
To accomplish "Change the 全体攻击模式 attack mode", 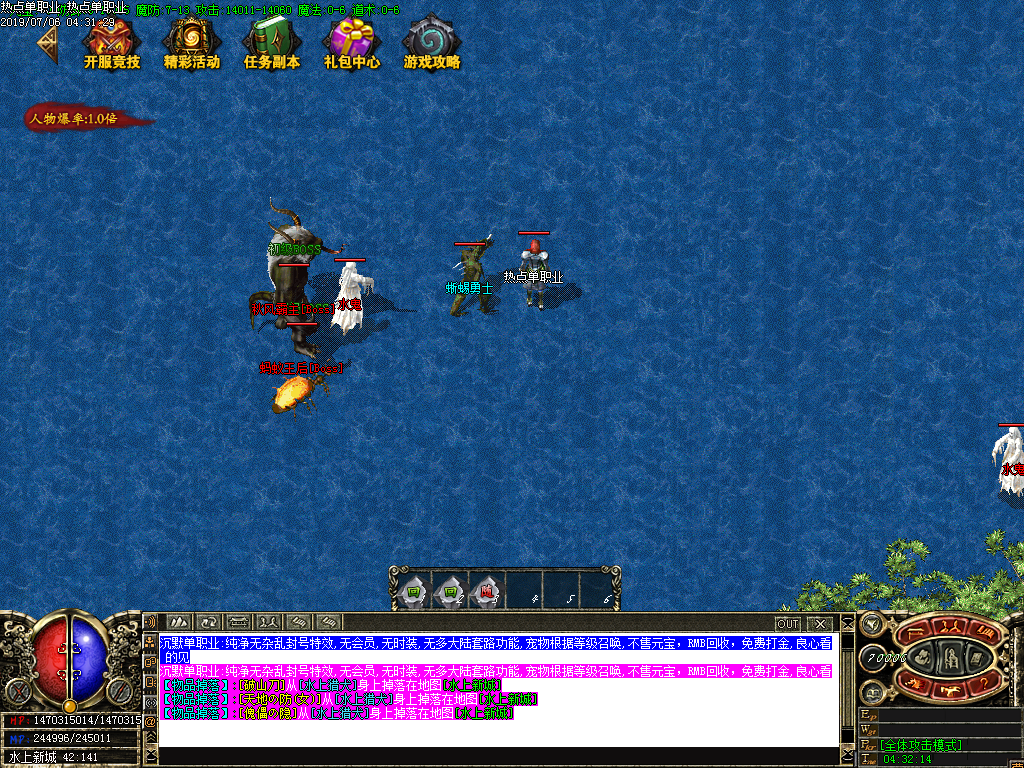I will (921, 745).
